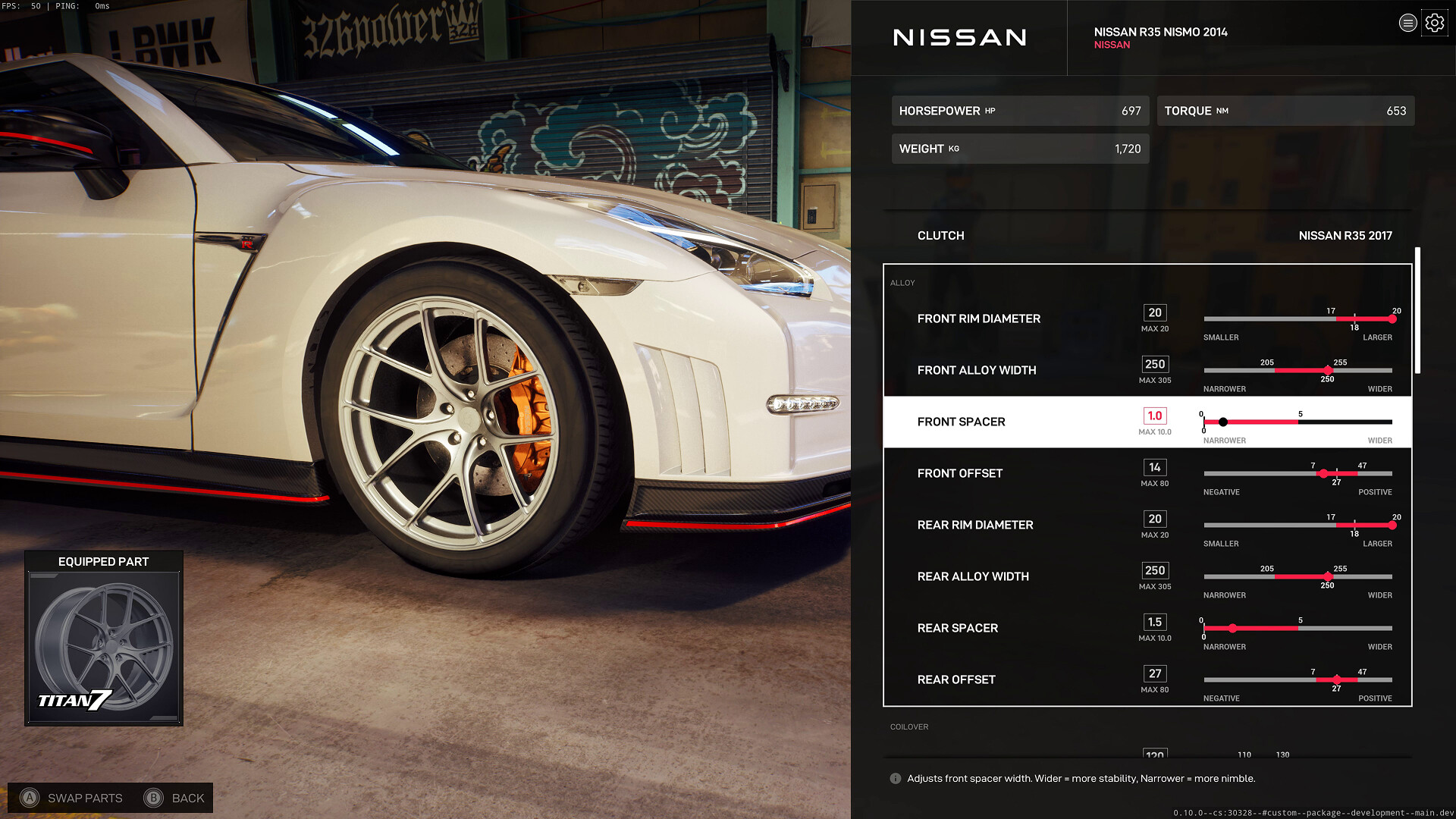Select the FRONT OFFSET row

tap(960, 472)
